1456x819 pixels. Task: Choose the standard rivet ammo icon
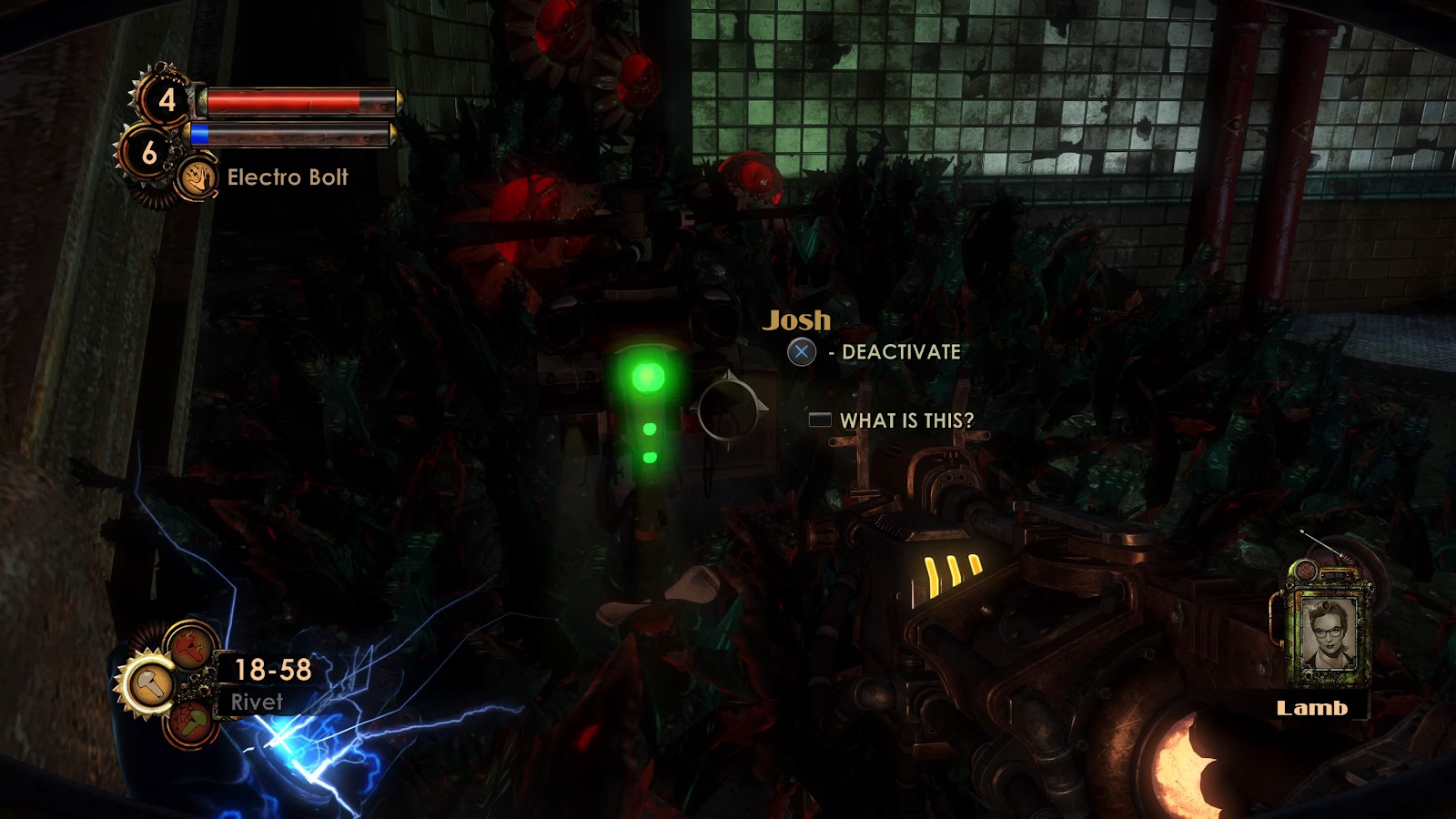[x=148, y=684]
